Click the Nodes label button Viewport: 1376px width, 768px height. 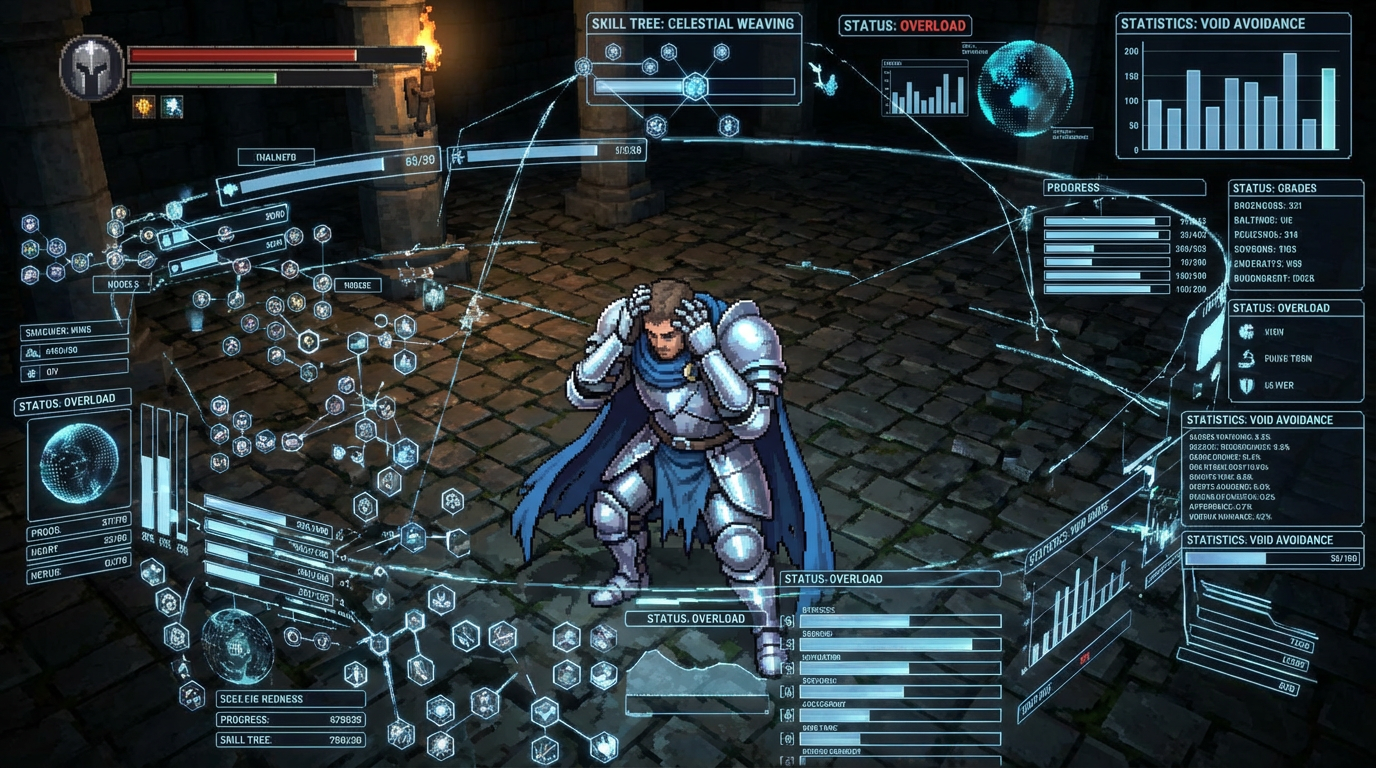[x=123, y=284]
